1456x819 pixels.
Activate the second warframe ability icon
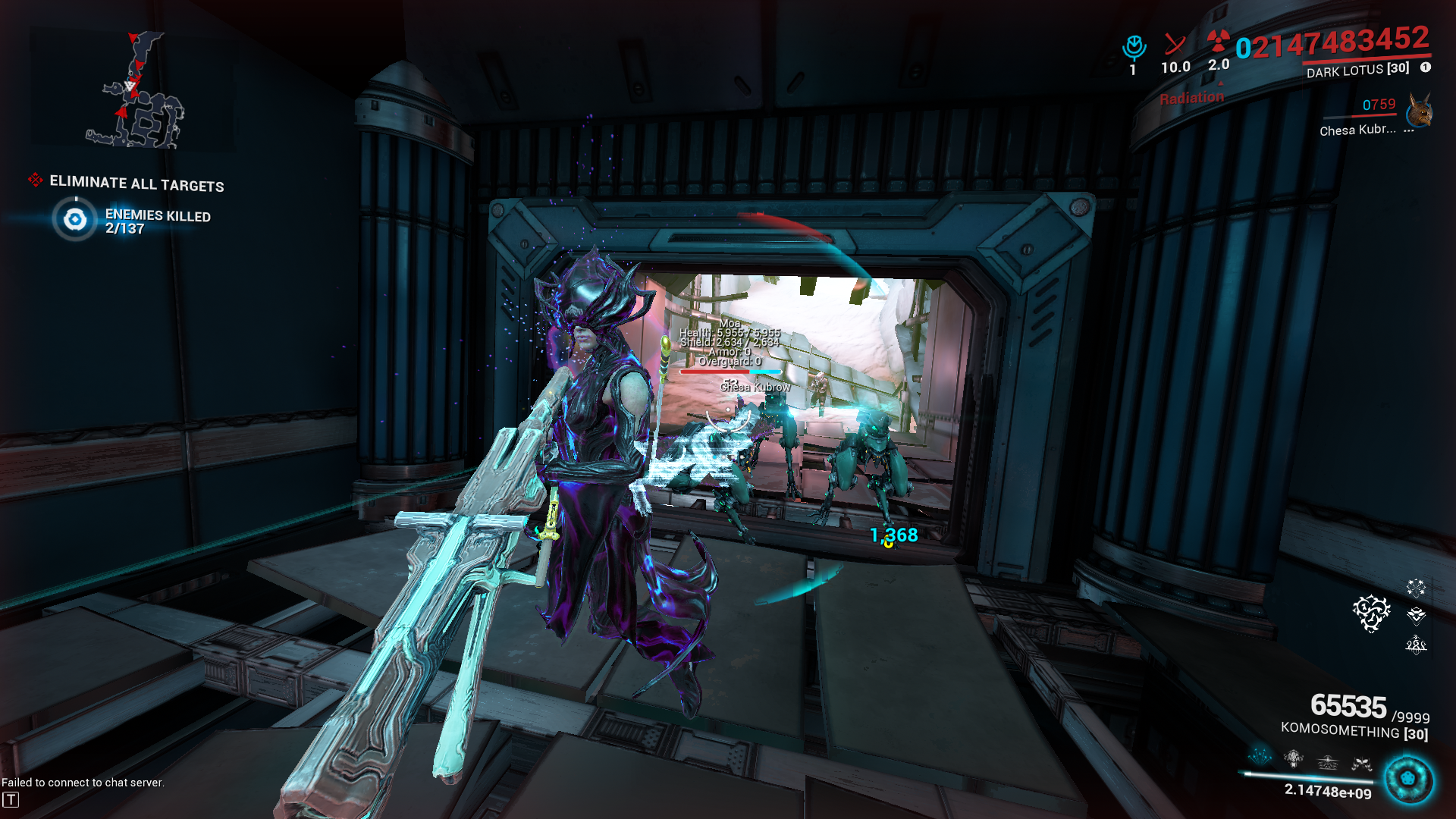(1294, 758)
